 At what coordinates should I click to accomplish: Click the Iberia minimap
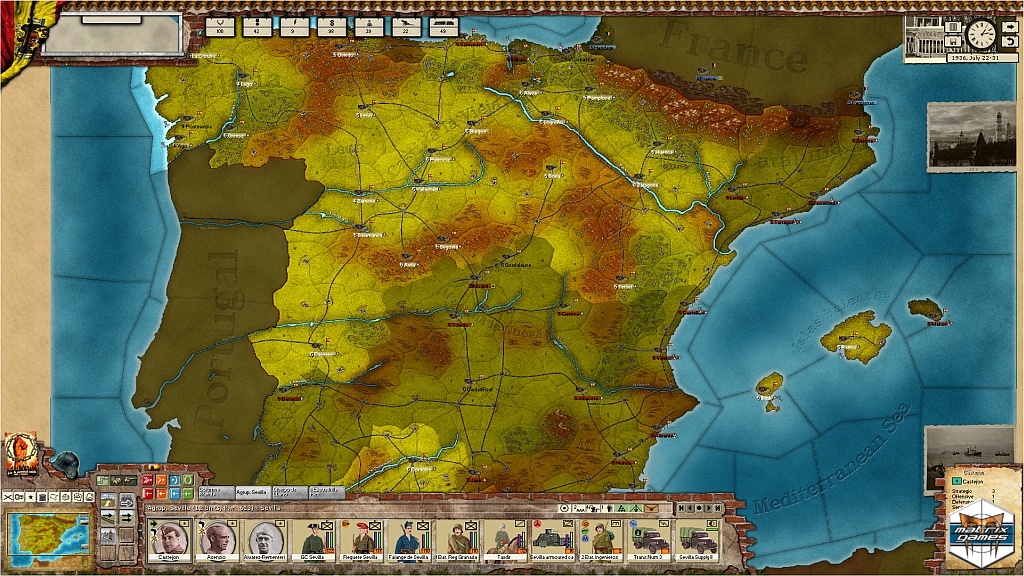click(x=48, y=532)
